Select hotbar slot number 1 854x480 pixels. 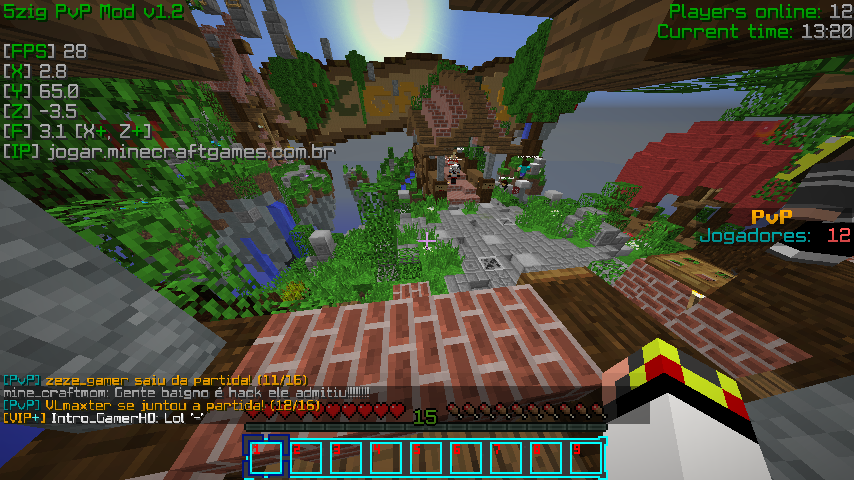[x=266, y=458]
